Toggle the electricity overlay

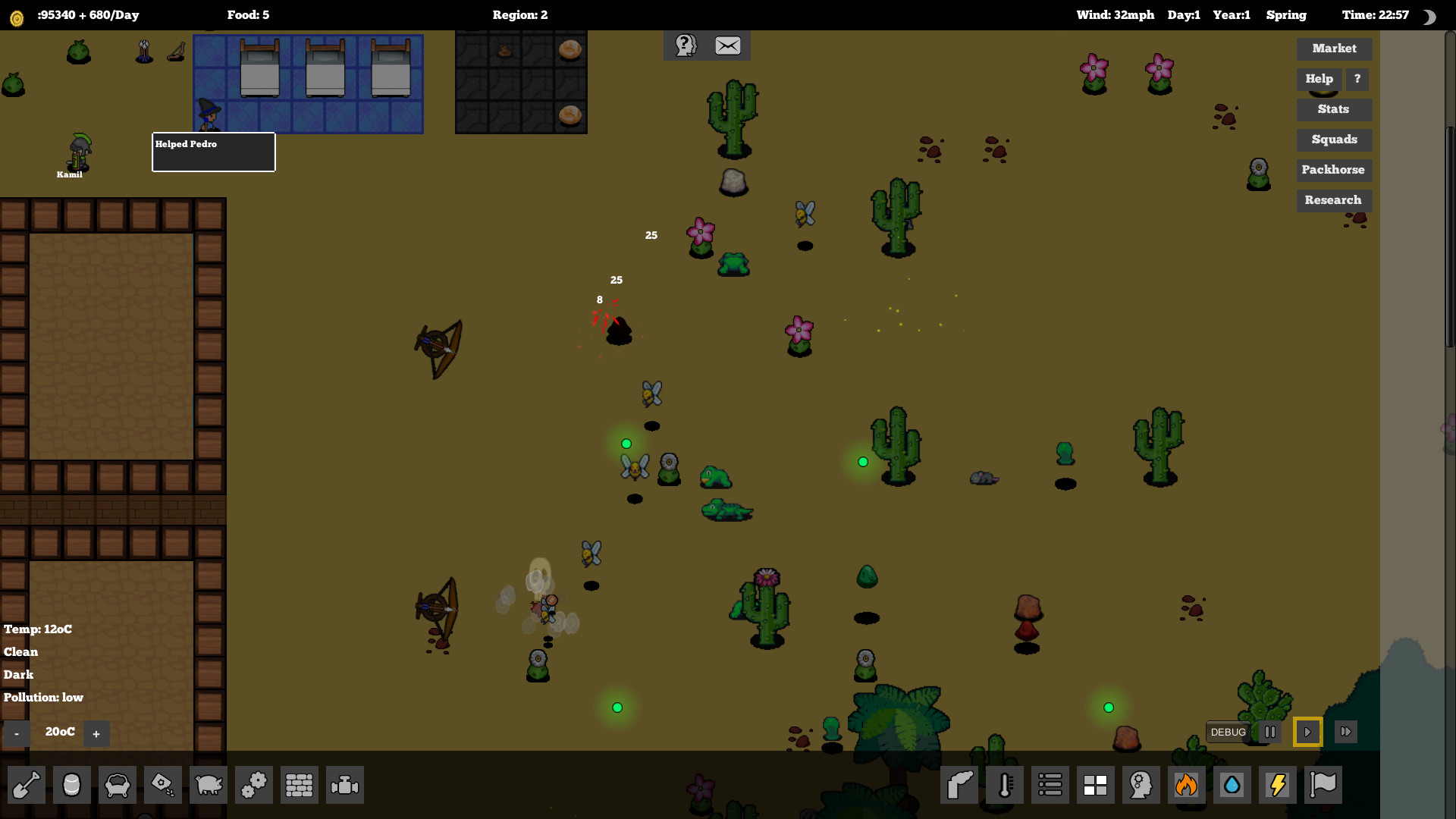1277,785
